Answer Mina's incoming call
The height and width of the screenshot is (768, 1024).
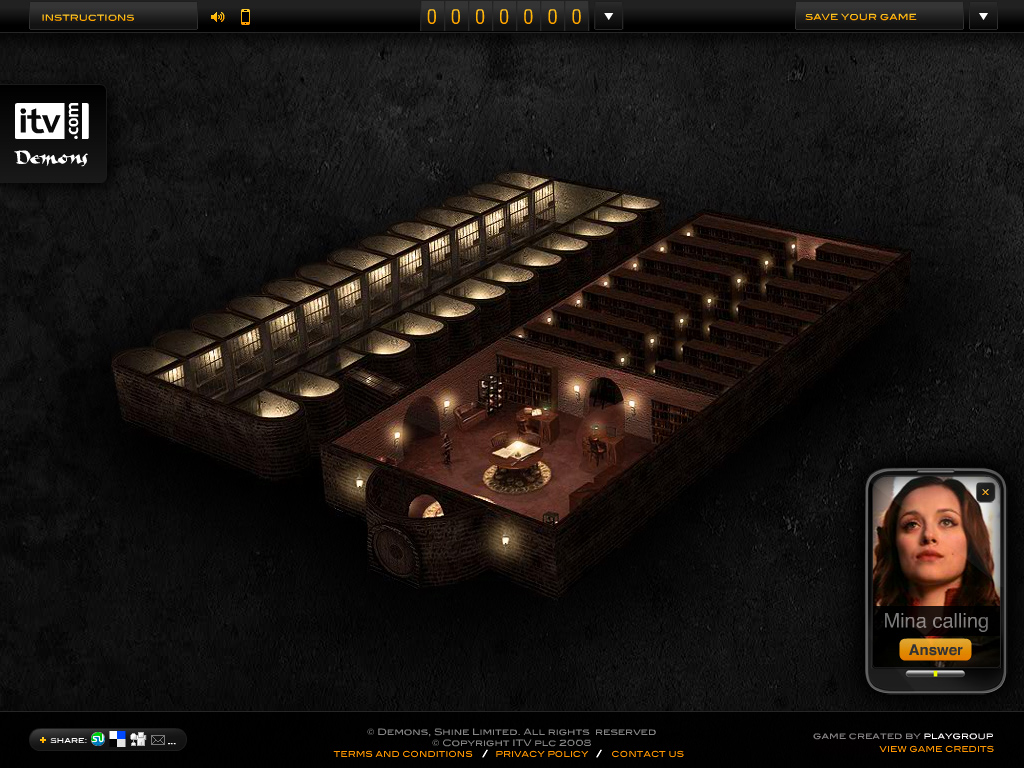click(935, 650)
